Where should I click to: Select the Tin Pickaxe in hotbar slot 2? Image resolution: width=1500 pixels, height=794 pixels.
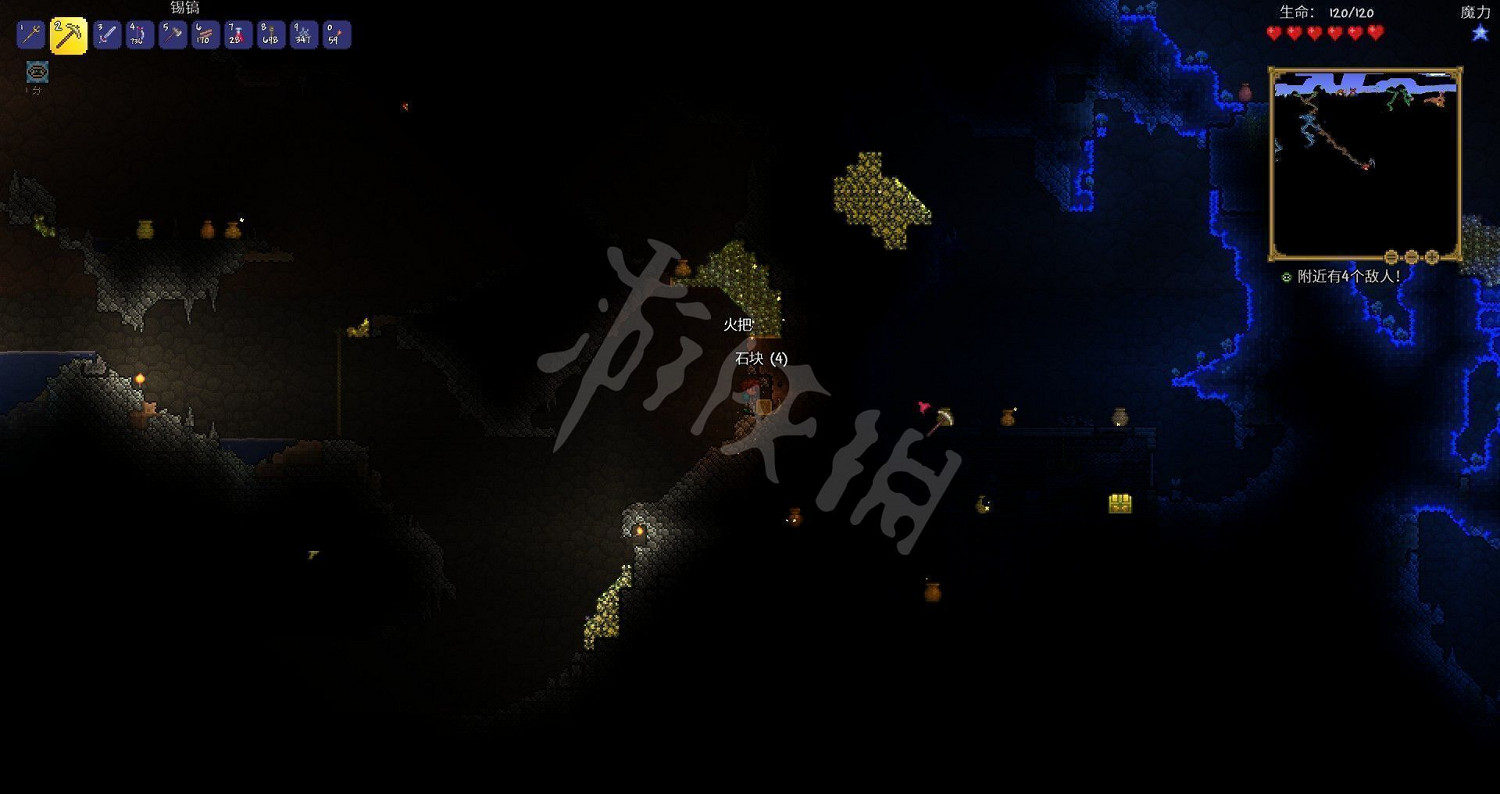point(69,34)
